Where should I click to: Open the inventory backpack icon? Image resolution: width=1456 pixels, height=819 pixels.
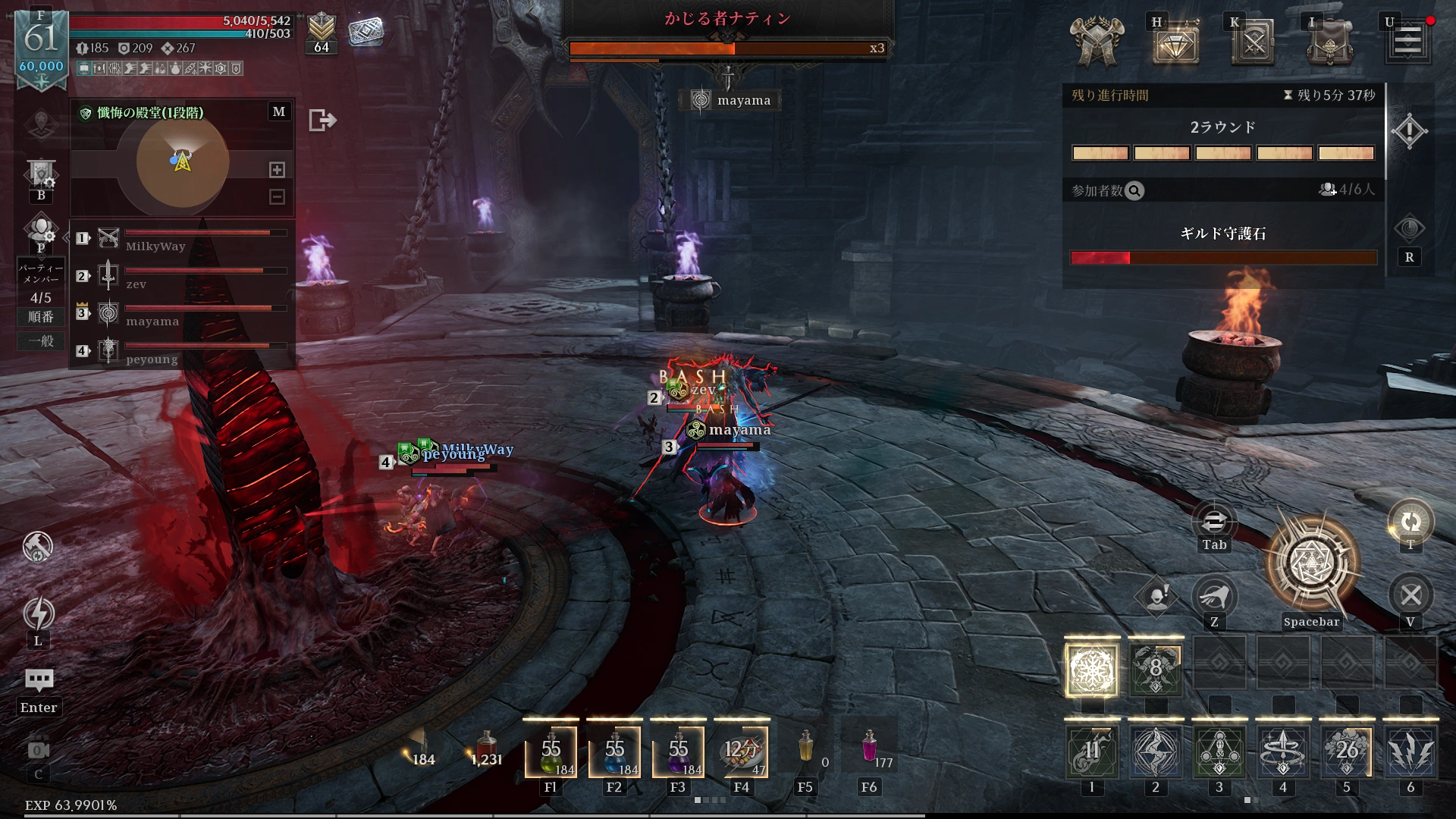click(x=1330, y=42)
